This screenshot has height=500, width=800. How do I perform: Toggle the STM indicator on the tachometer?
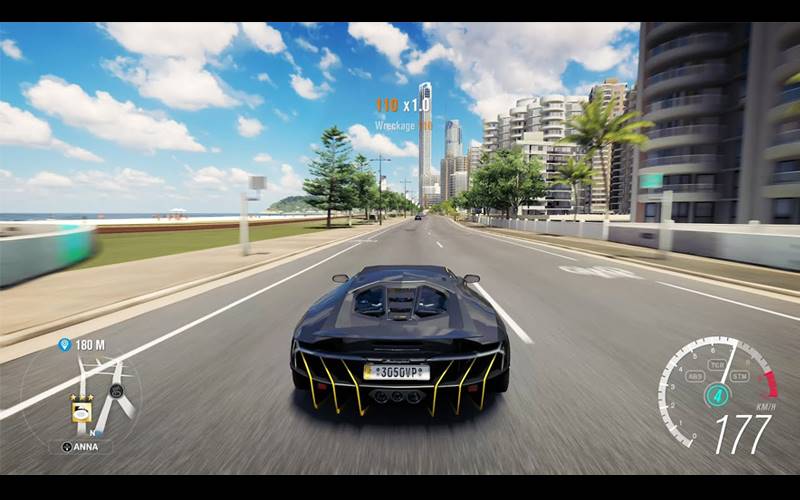pos(740,376)
